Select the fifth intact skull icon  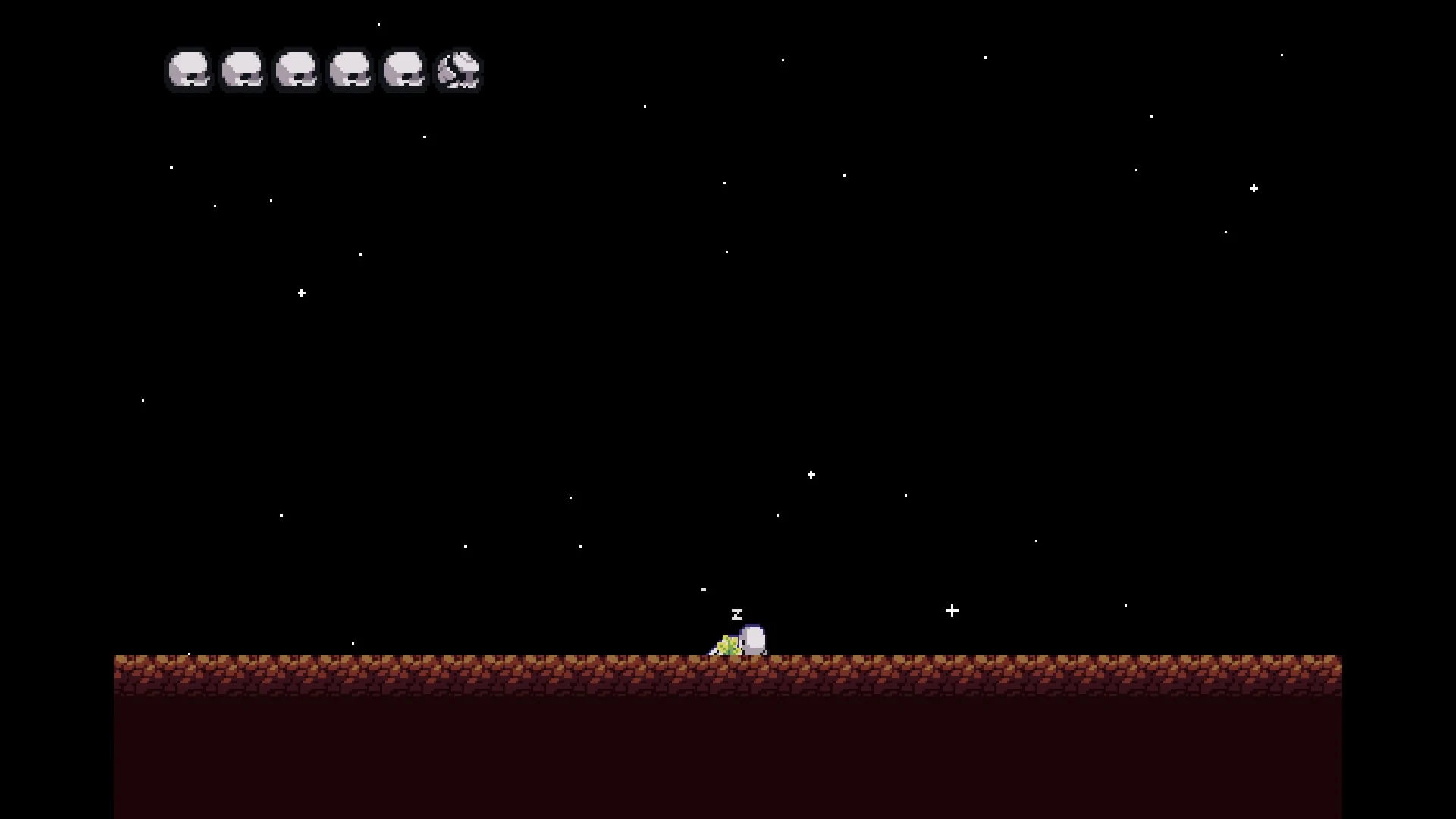click(x=404, y=70)
